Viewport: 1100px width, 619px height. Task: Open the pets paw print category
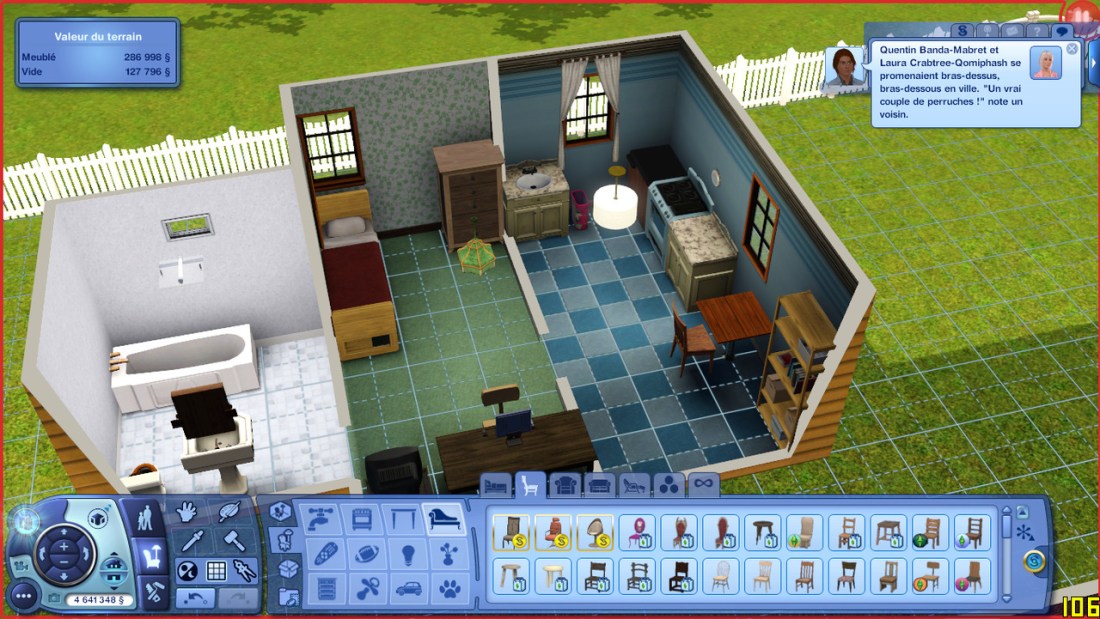click(449, 588)
